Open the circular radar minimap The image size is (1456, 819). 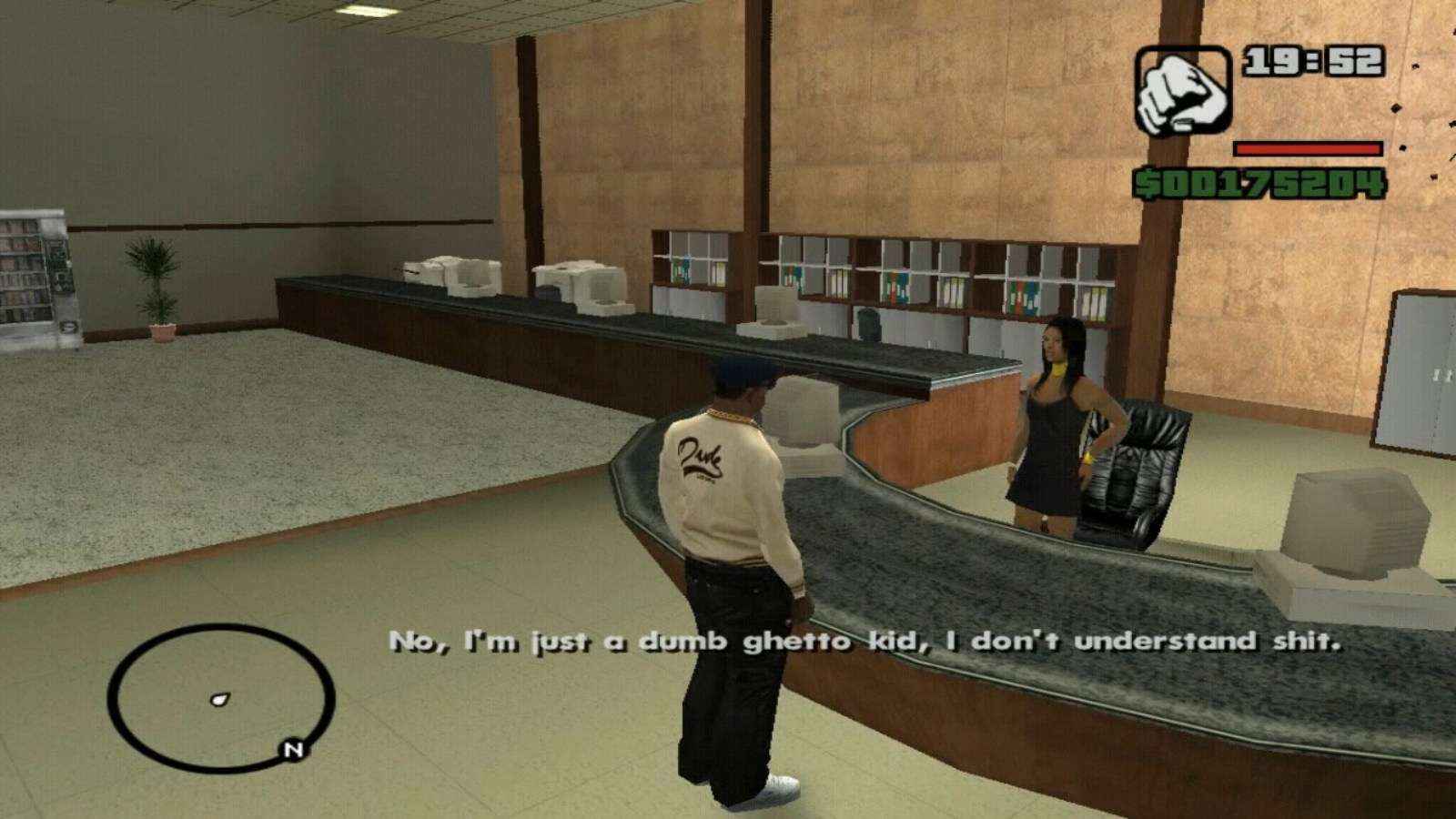point(220,698)
